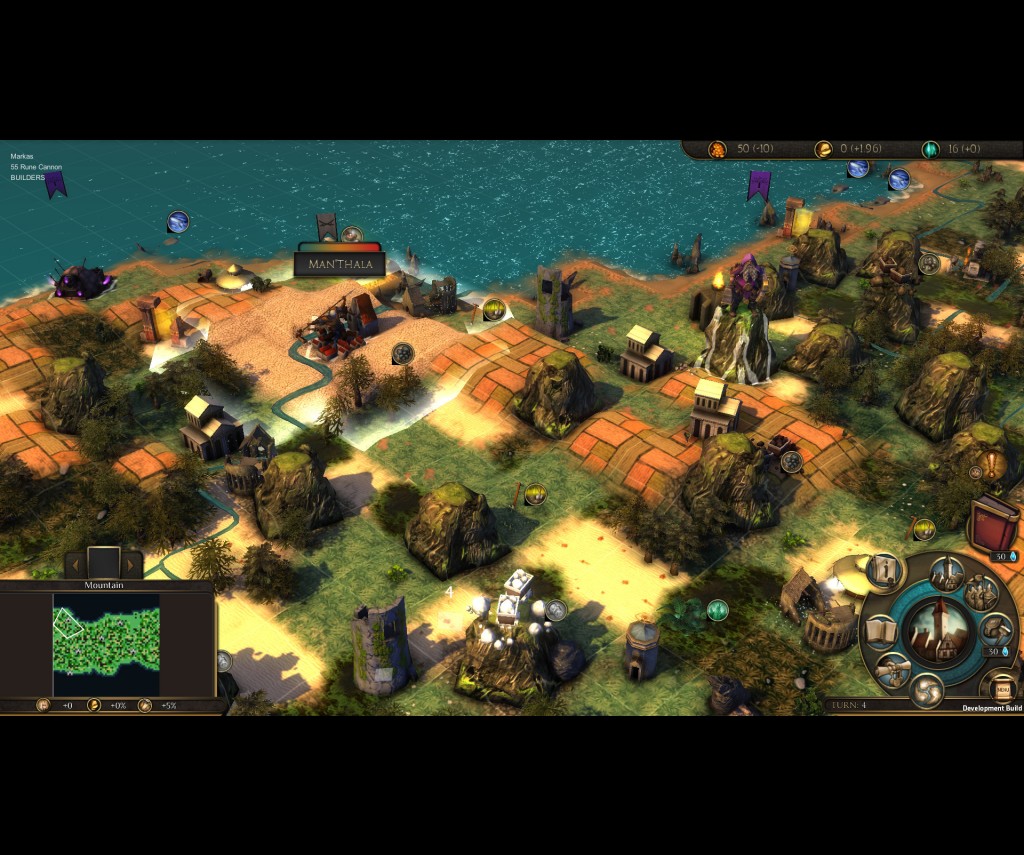Image resolution: width=1024 pixels, height=855 pixels.
Task: Open the red spellbook
Action: click(991, 523)
